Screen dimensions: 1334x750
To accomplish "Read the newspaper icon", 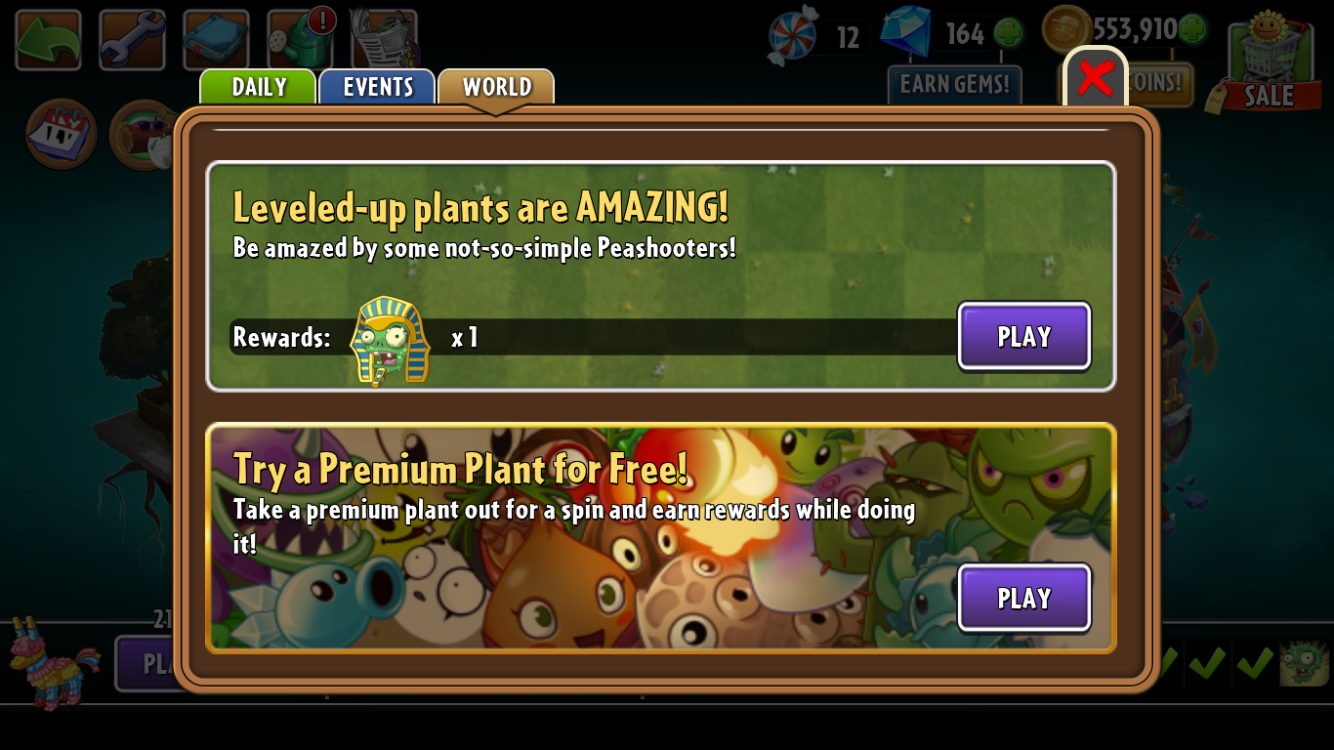I will point(383,40).
